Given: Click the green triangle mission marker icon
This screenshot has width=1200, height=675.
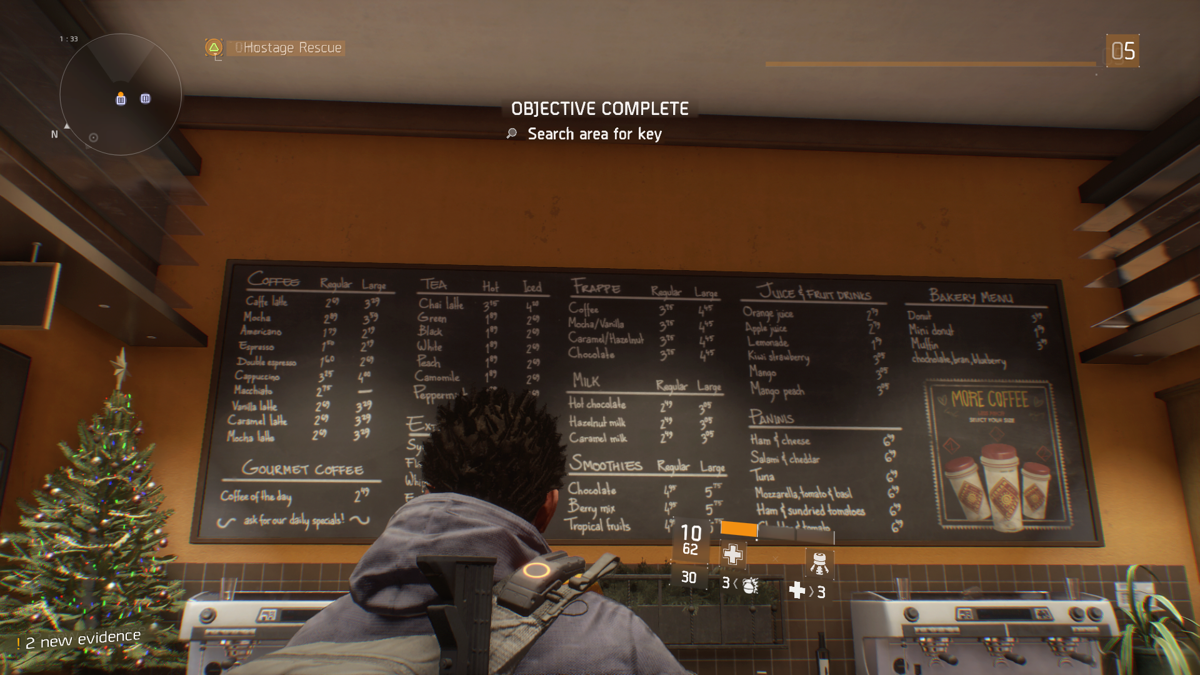Looking at the screenshot, I should click(213, 47).
